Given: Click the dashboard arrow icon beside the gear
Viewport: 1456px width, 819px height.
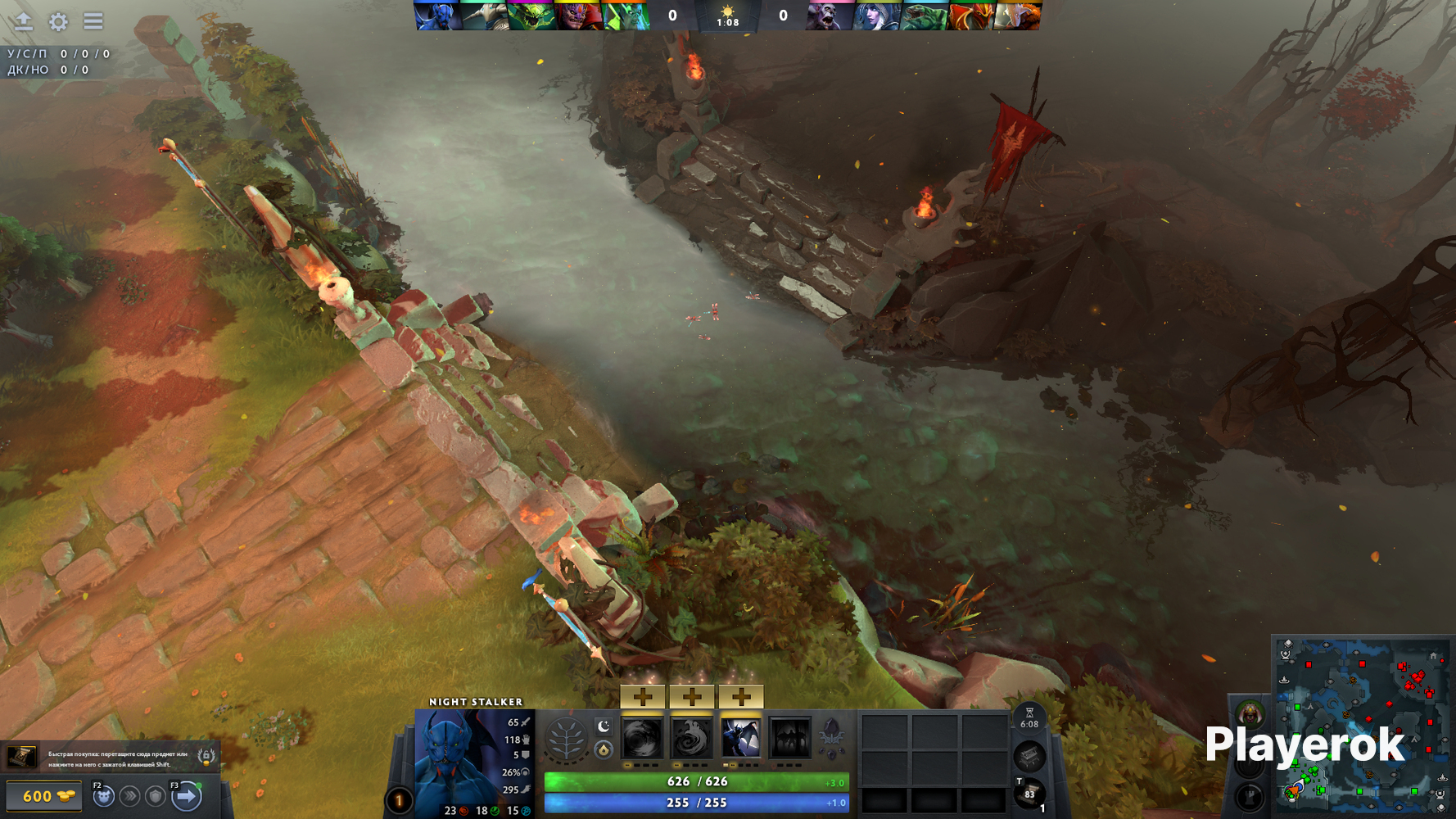Looking at the screenshot, I should coord(24,21).
